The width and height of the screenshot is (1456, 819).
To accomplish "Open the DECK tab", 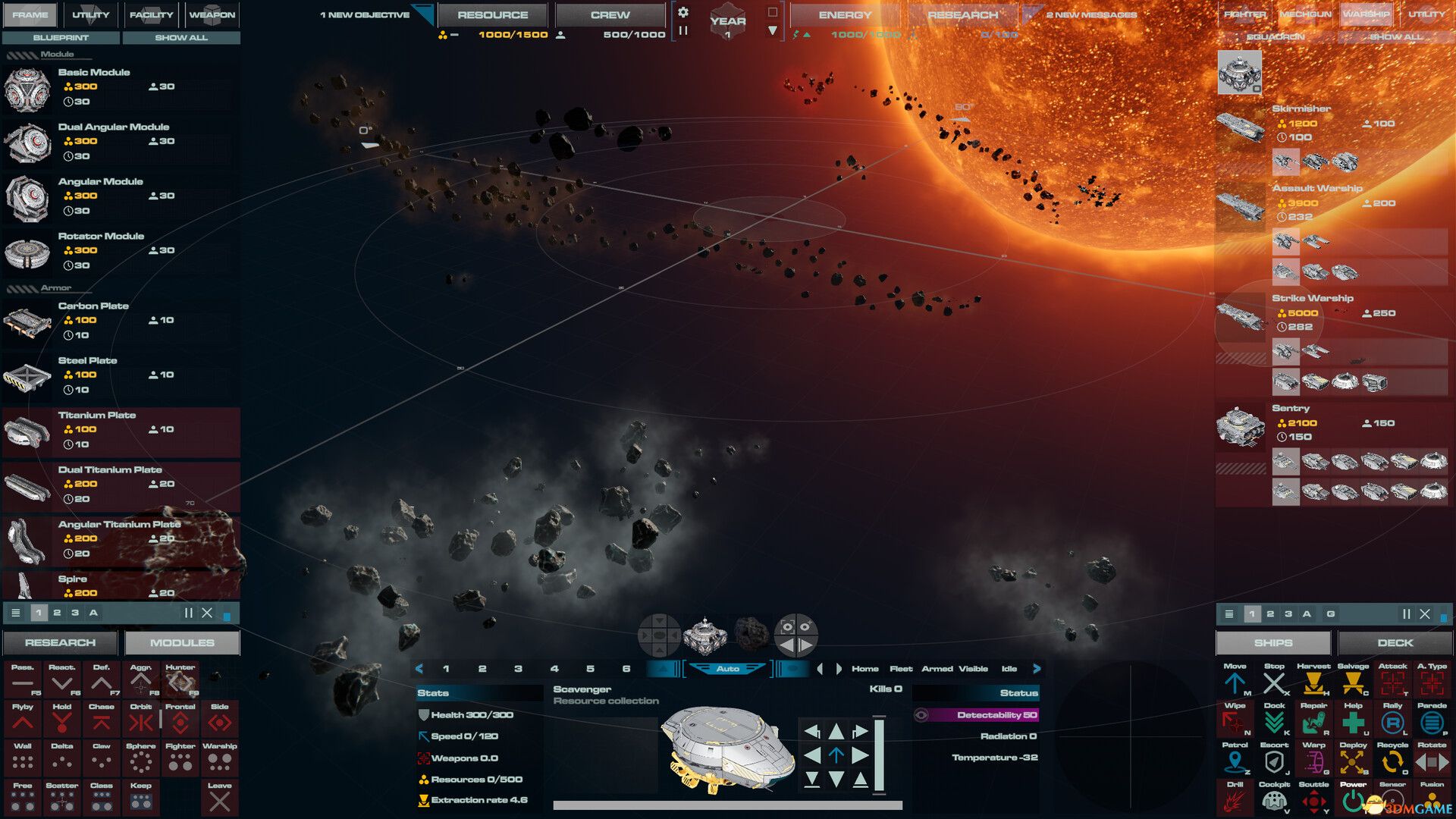I will point(1395,642).
